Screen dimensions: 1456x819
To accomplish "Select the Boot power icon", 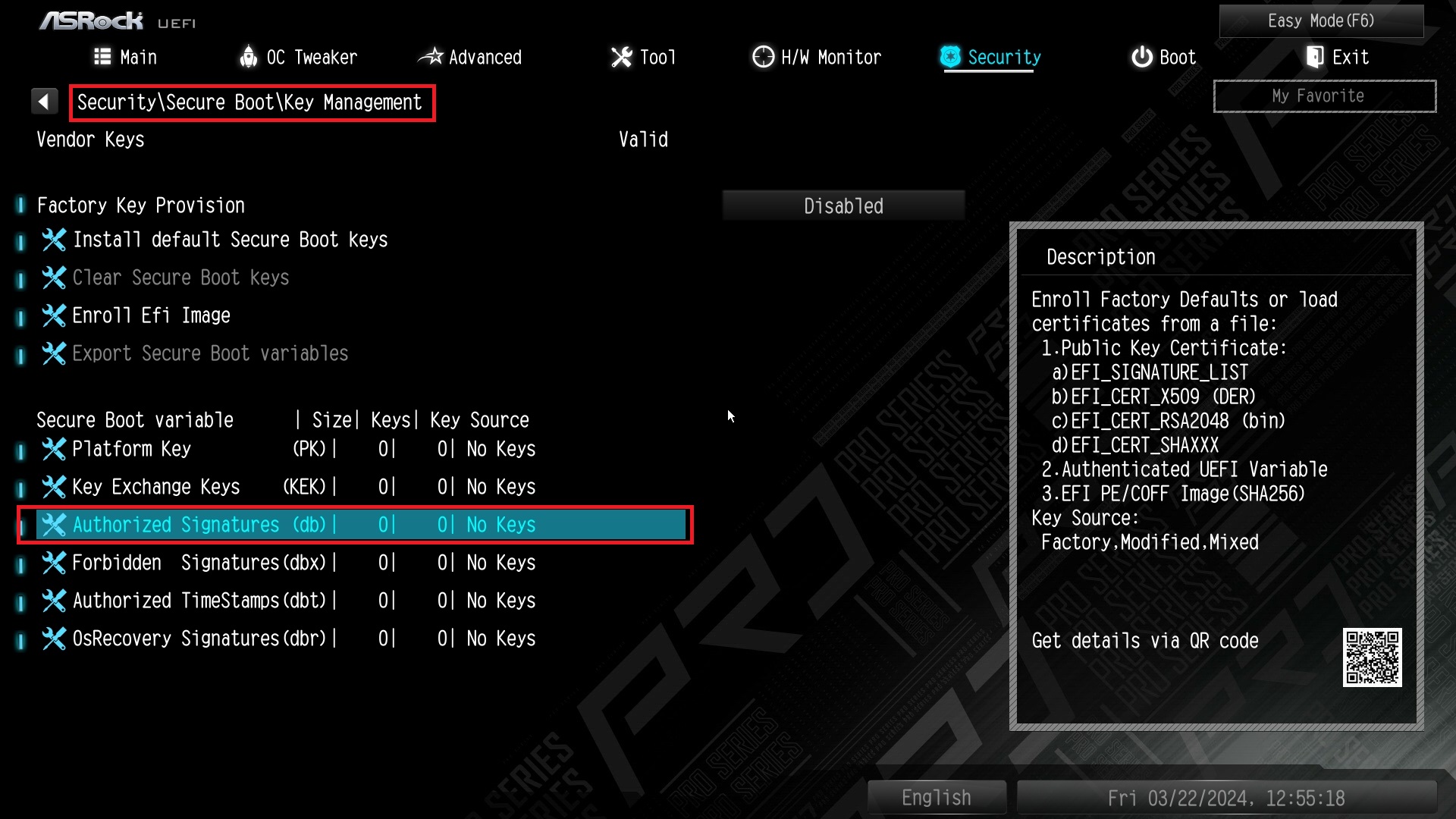I will pos(1142,57).
